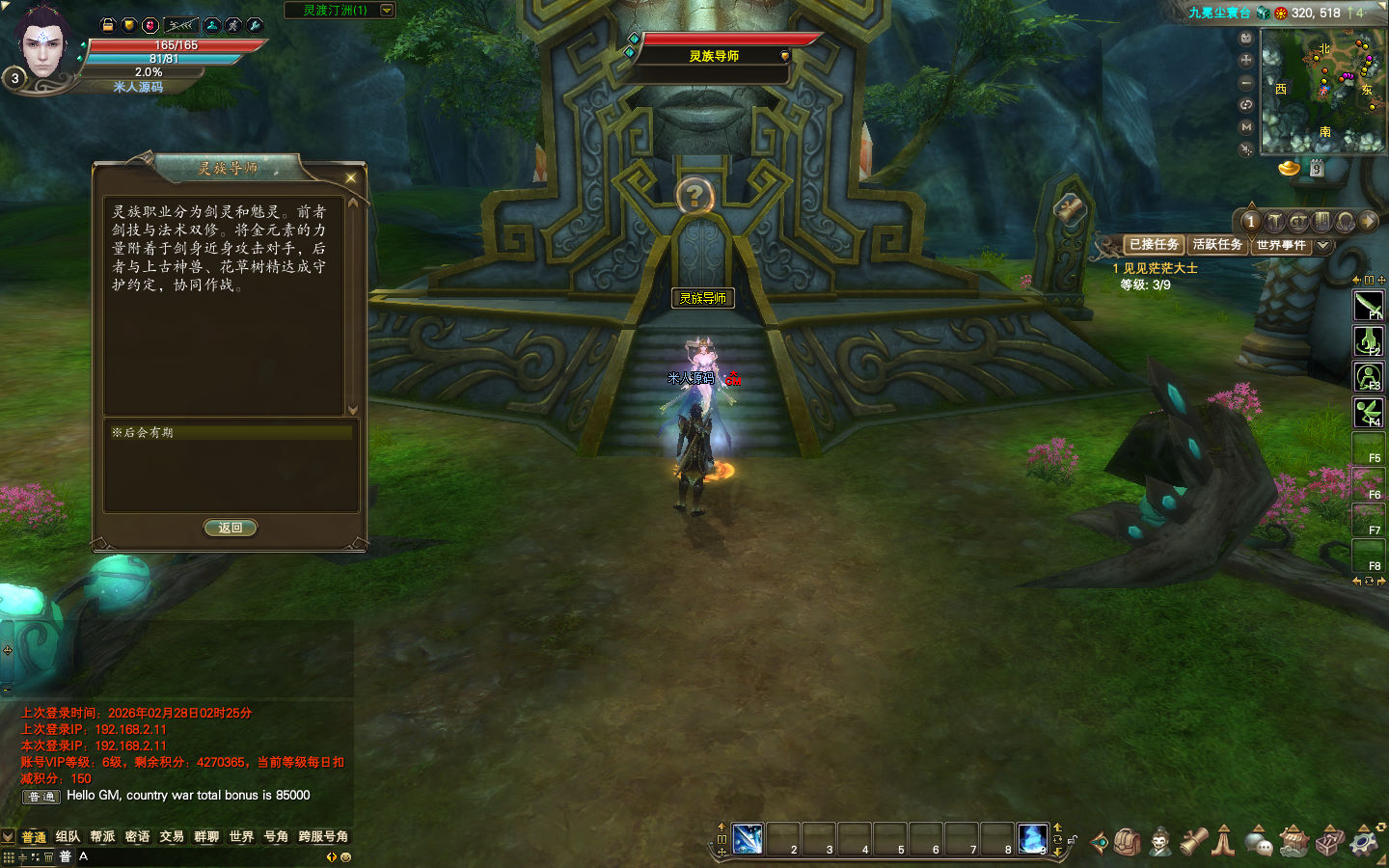Open the backpack inventory icon
The width and height of the screenshot is (1389, 868).
click(1128, 842)
